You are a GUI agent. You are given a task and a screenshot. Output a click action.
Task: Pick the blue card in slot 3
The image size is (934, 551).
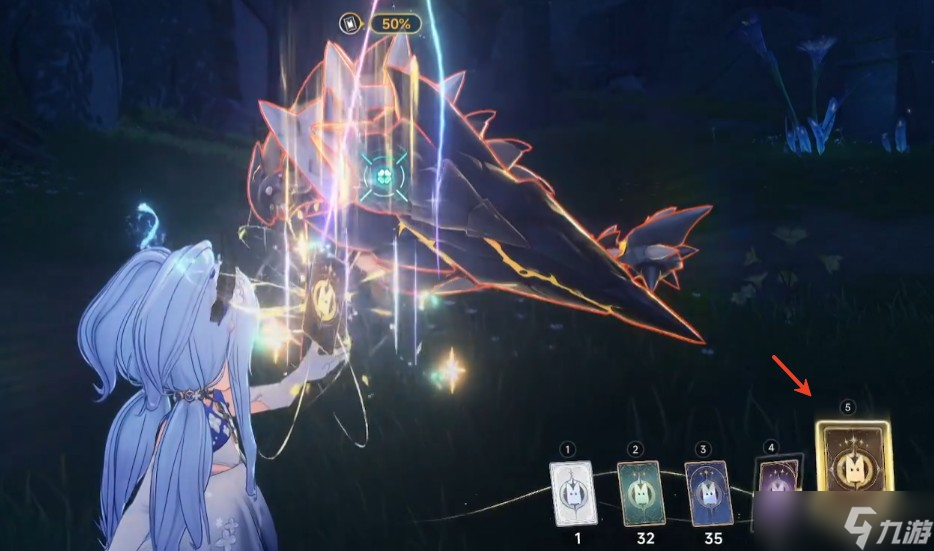coord(707,491)
